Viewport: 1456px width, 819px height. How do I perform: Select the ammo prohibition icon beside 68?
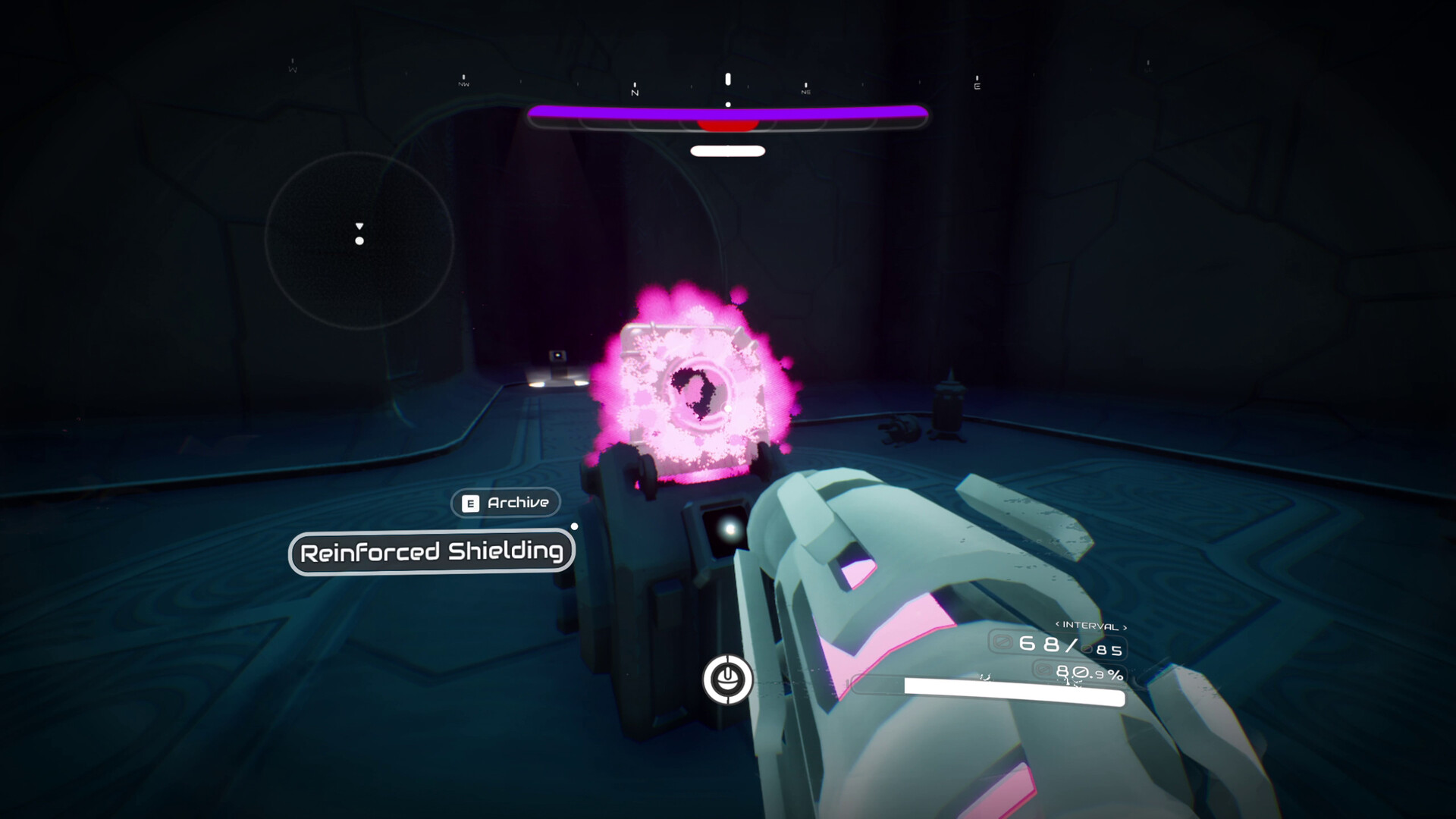(x=1002, y=642)
